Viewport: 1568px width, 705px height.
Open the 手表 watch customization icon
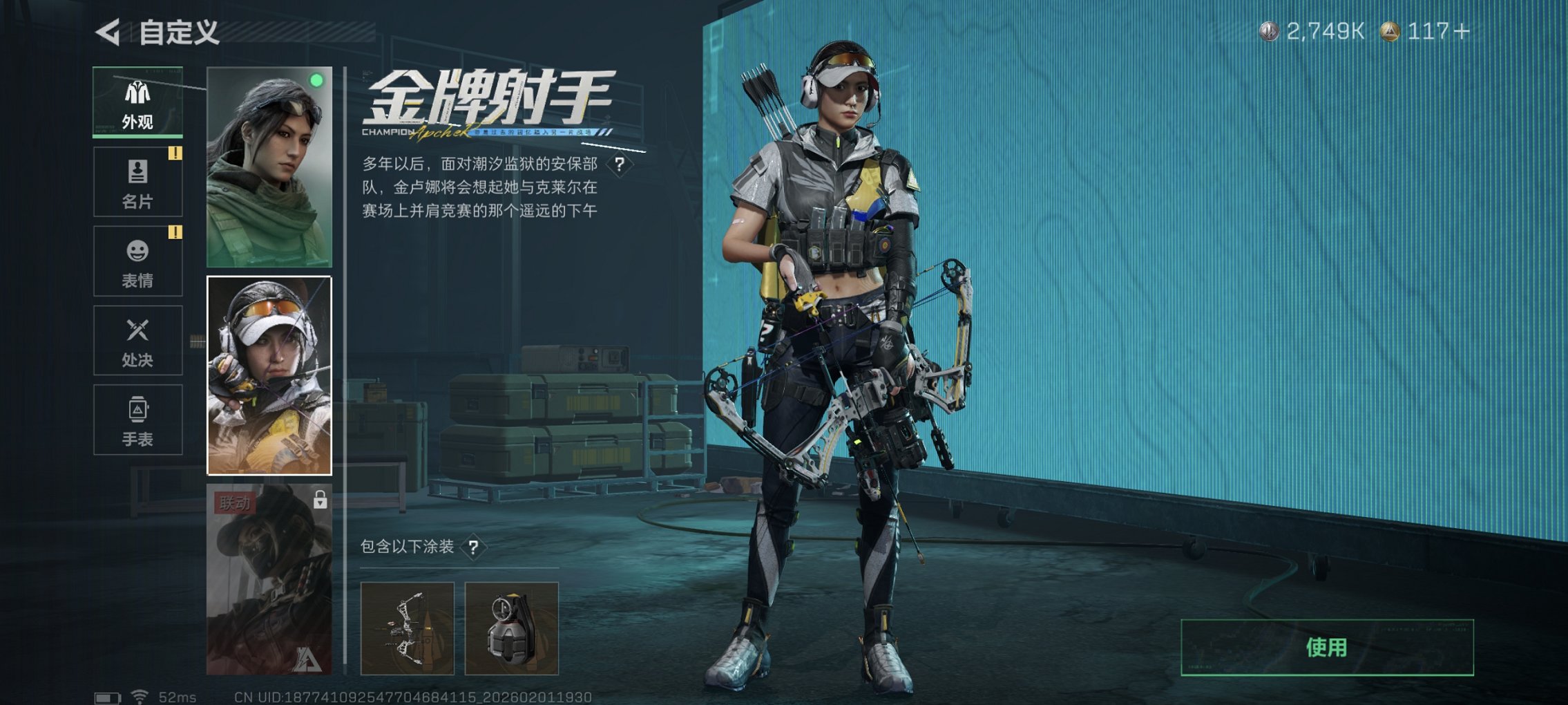click(x=137, y=418)
